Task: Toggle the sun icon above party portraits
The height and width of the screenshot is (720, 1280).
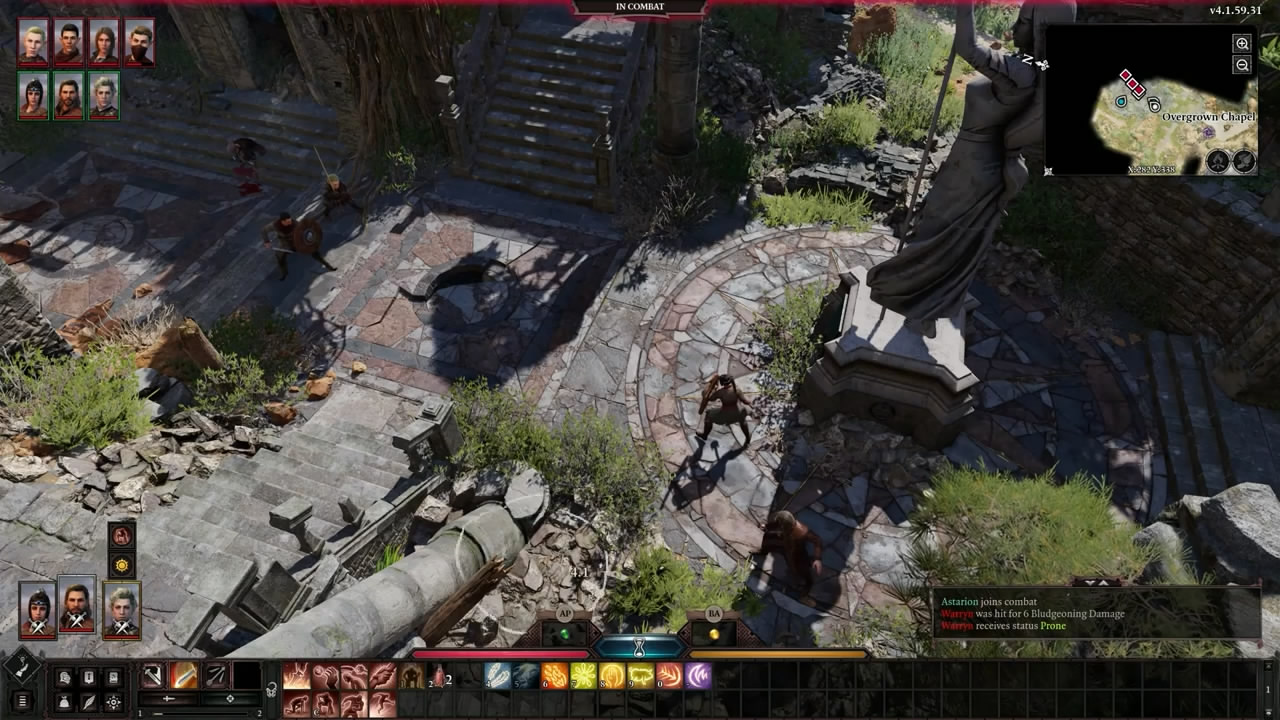Action: [122, 565]
